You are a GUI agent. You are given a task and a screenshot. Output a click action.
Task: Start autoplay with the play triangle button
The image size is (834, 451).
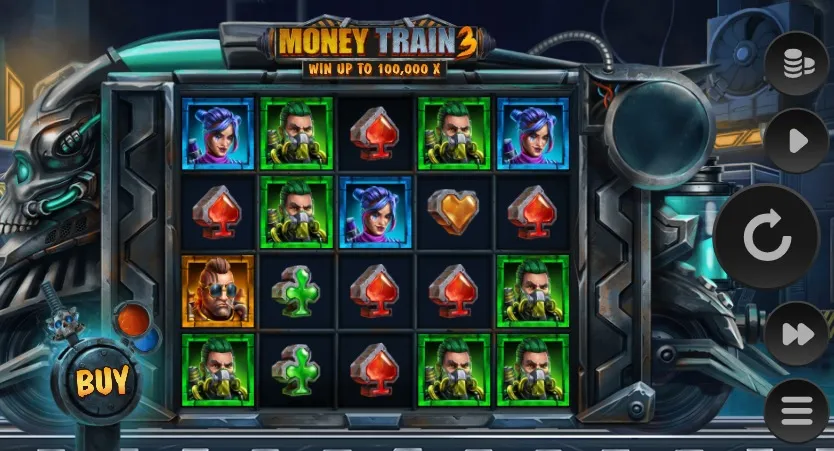tap(796, 141)
